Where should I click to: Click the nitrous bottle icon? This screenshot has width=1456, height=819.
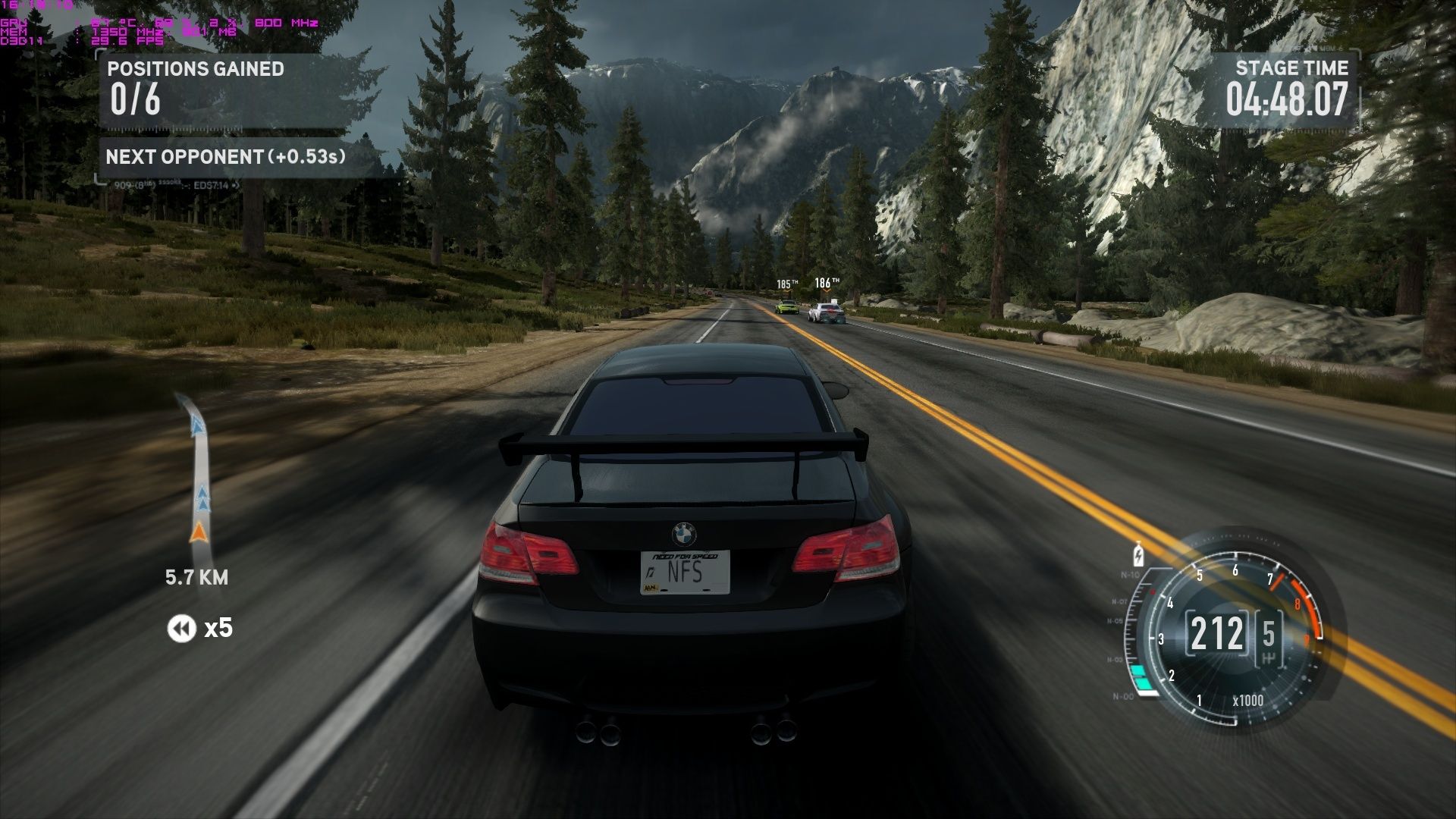1137,554
